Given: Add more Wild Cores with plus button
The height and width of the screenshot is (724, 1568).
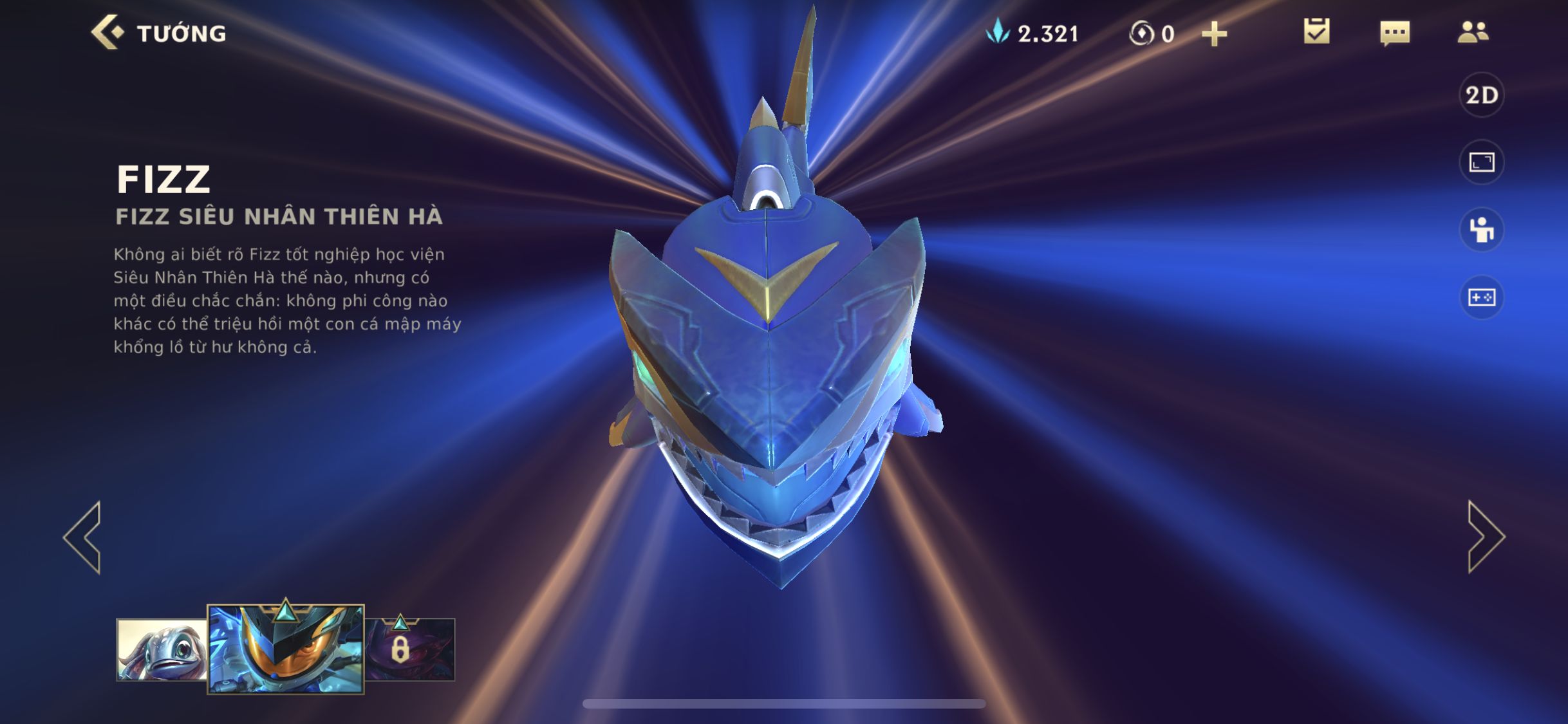Looking at the screenshot, I should [1214, 33].
